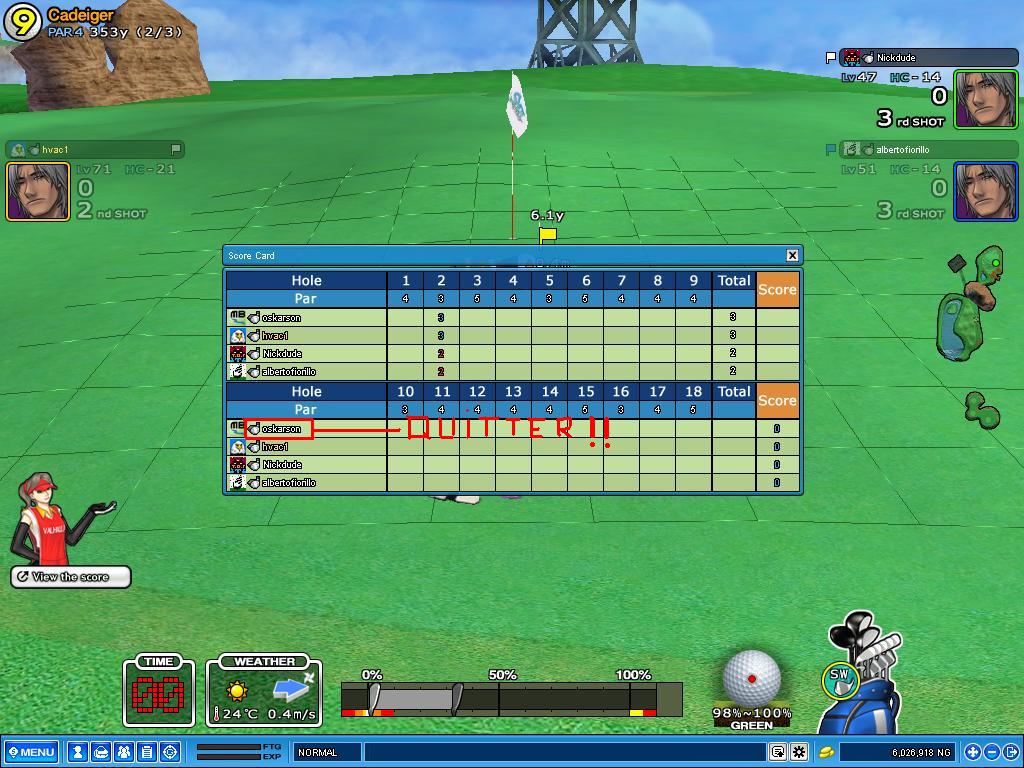Open the single player profile icon
1024x768 pixels.
(x=77, y=752)
